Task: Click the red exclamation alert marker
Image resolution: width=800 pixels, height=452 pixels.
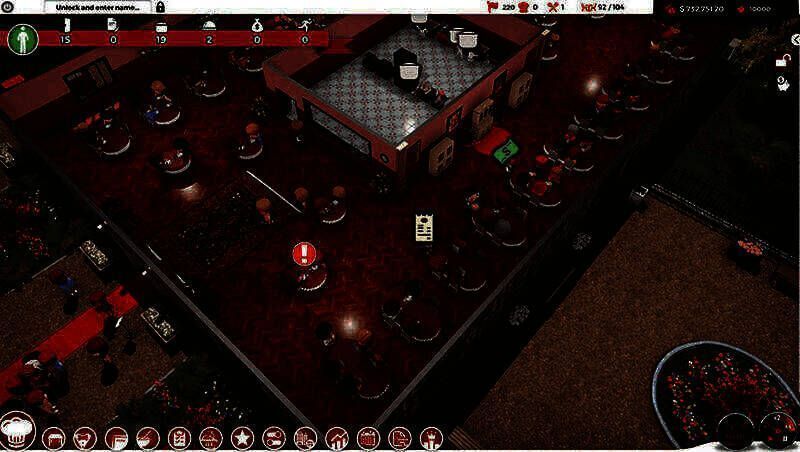Action: [304, 252]
